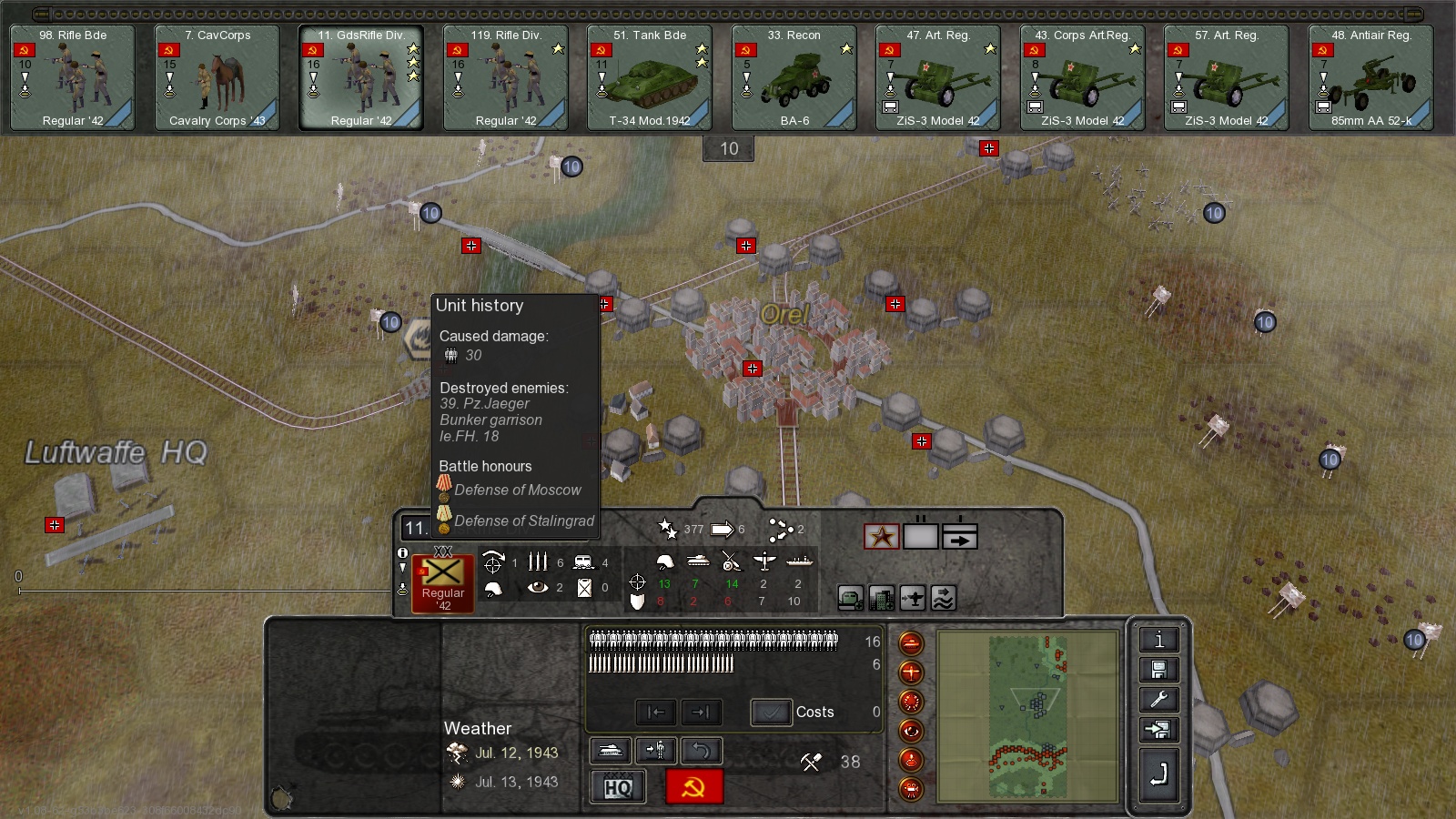
Task: Expand unit details with the down arrow
Action: [403, 566]
